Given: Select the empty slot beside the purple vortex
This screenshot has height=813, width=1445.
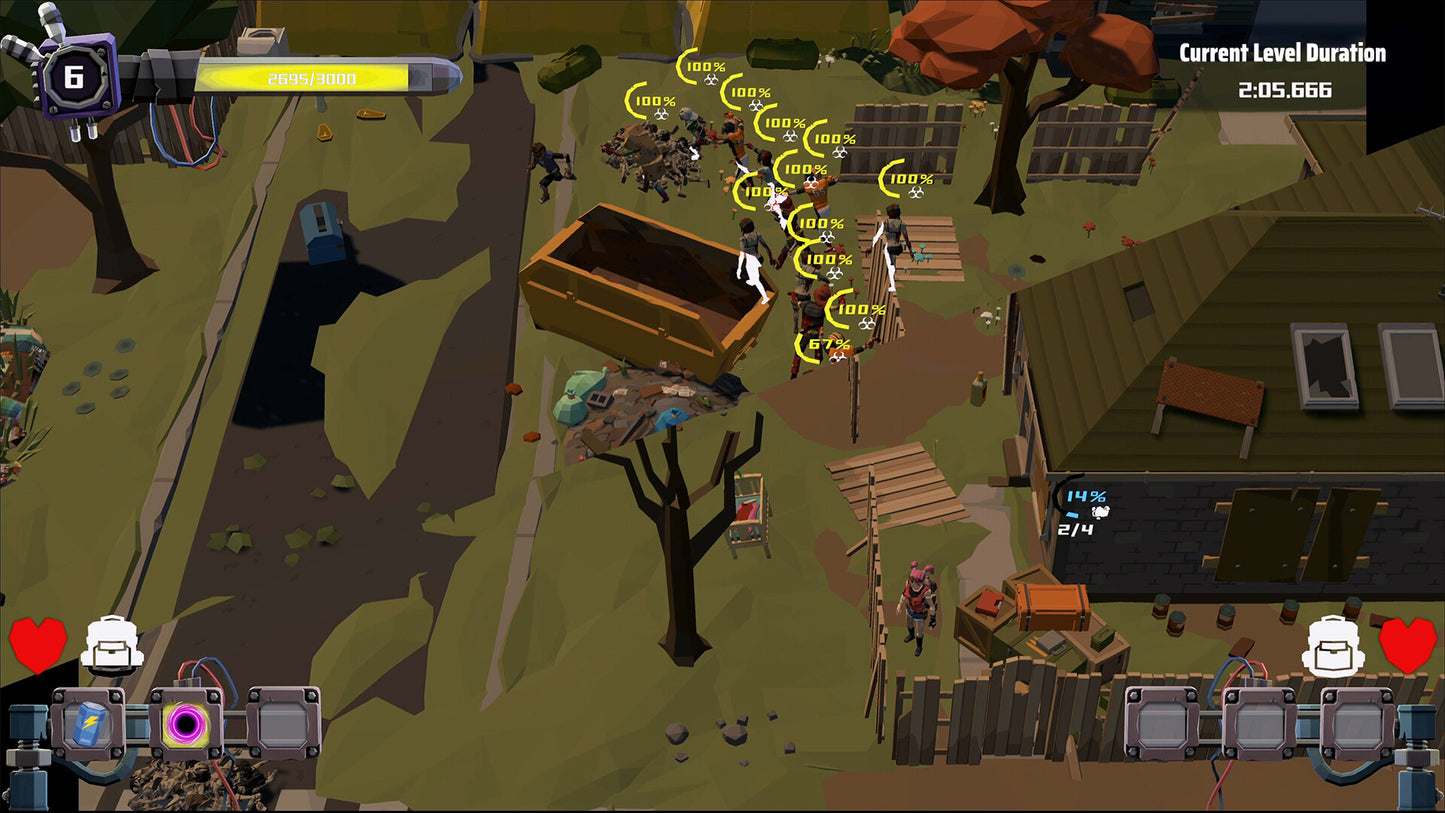Looking at the screenshot, I should point(284,723).
